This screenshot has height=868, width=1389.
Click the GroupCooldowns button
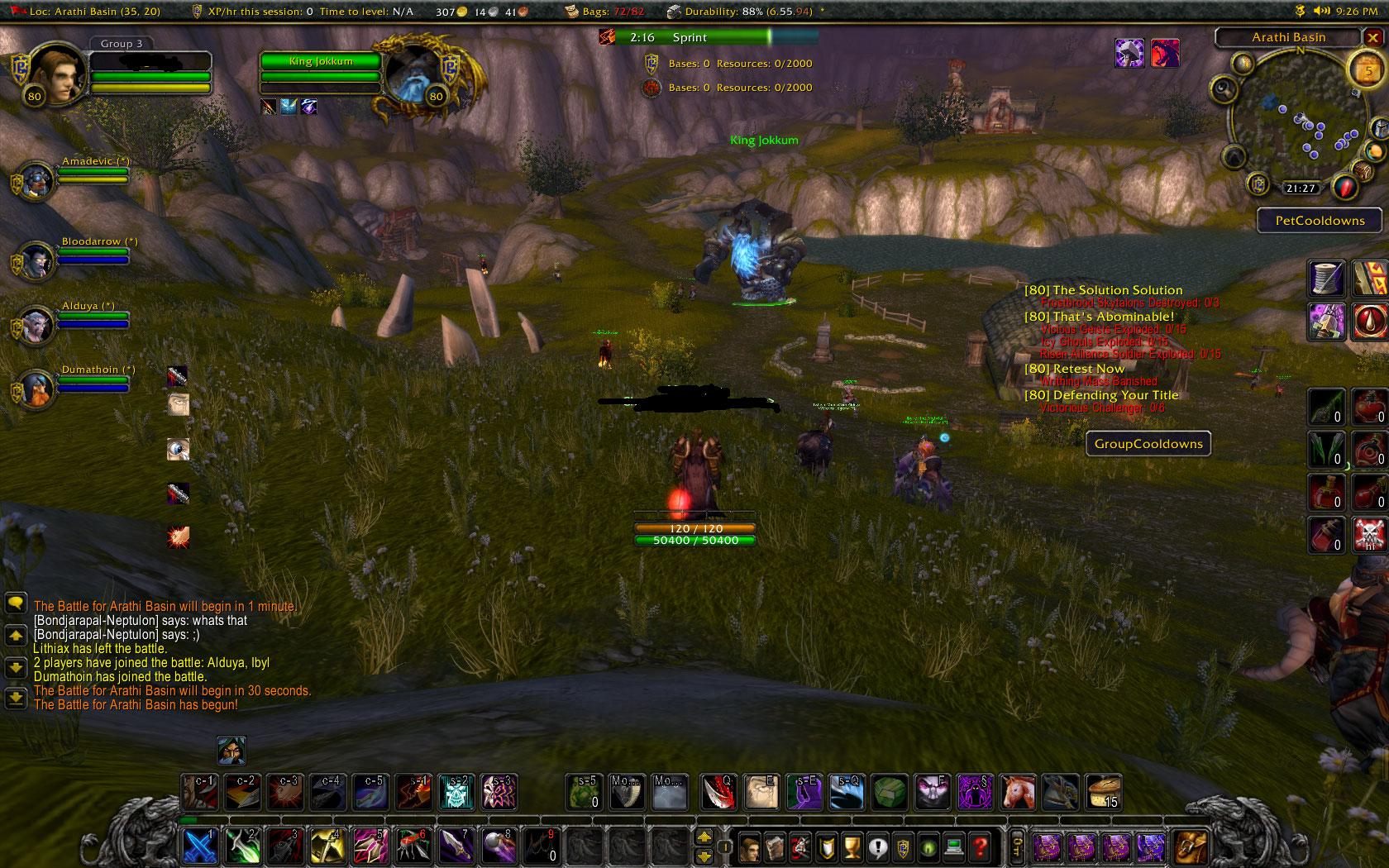coord(1148,444)
